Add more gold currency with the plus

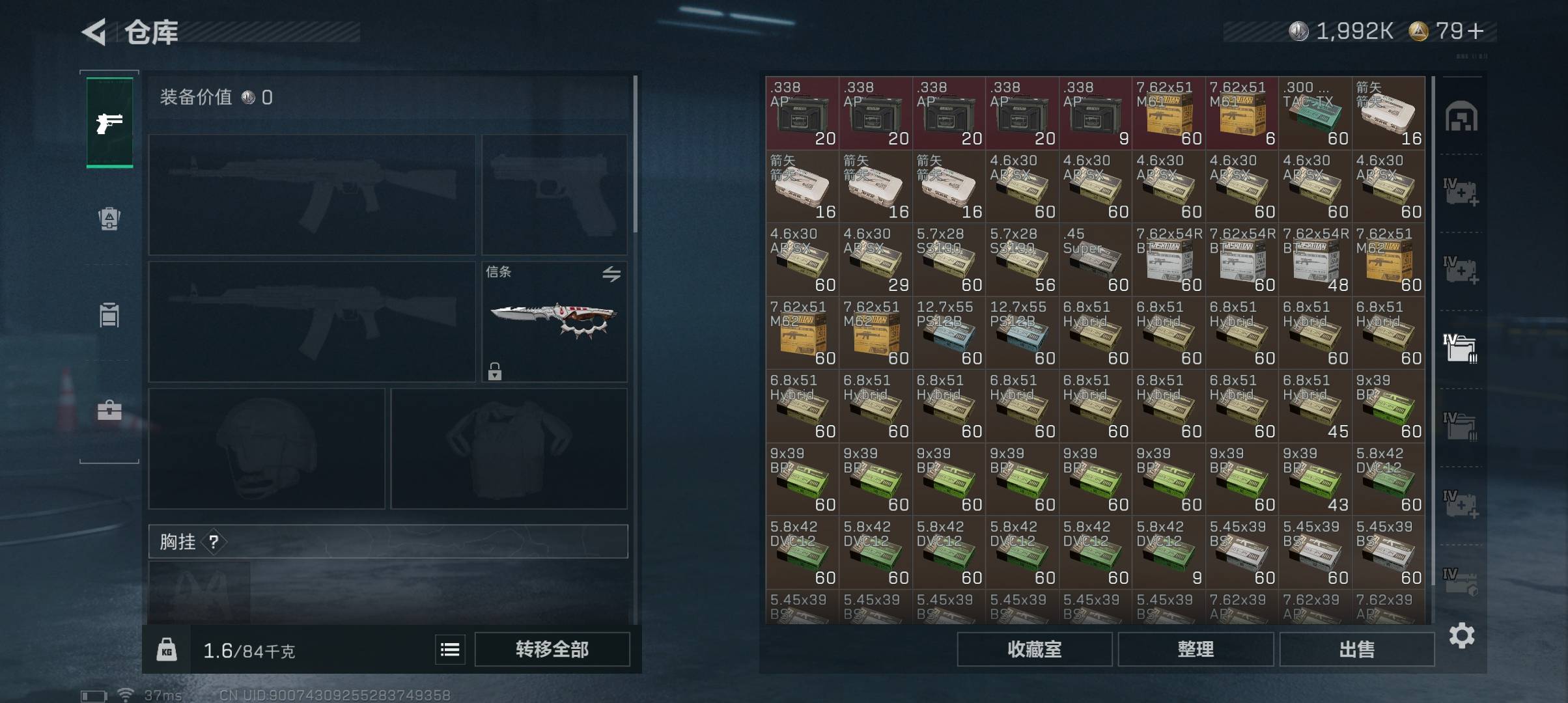[1476, 31]
